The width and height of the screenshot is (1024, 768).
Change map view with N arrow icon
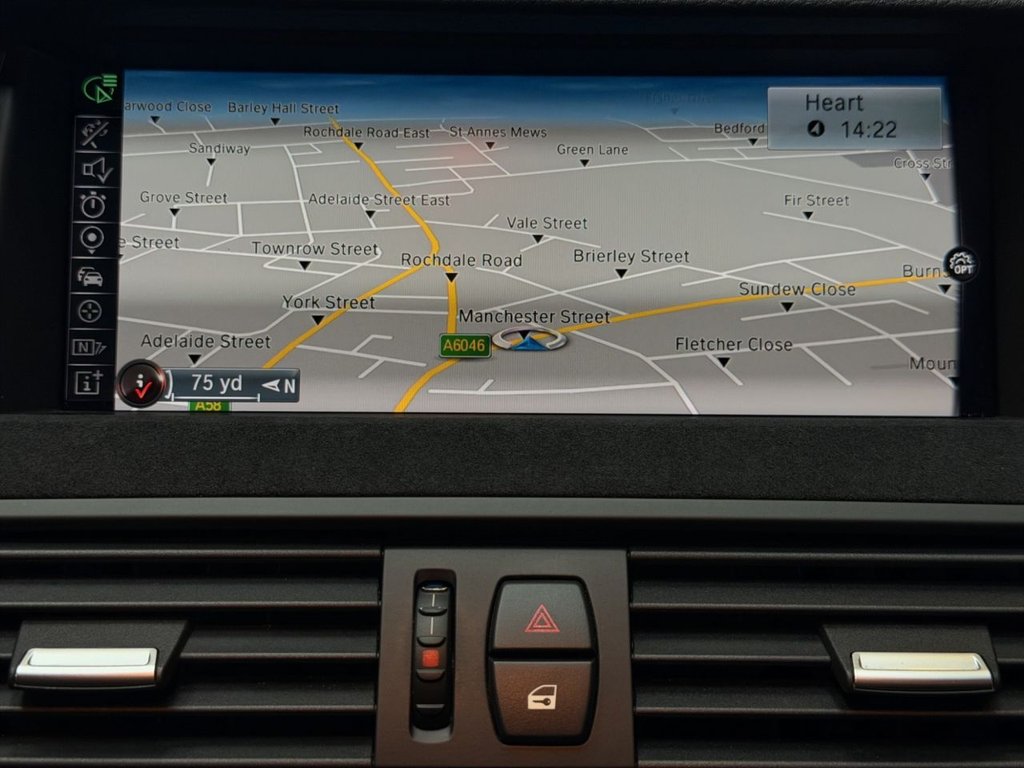coord(90,347)
